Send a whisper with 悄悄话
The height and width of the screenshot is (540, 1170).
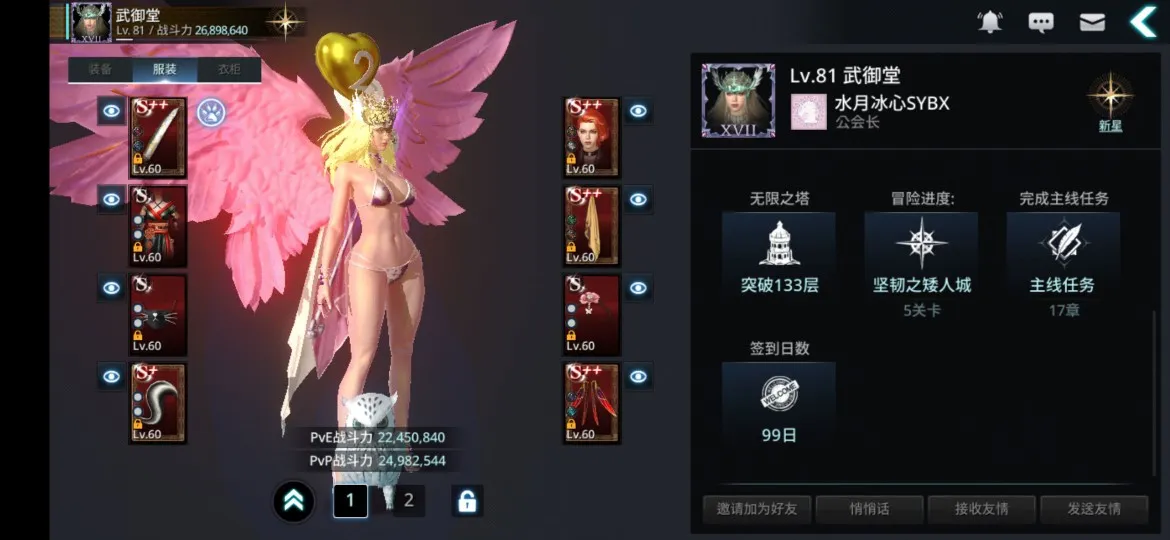pos(869,509)
